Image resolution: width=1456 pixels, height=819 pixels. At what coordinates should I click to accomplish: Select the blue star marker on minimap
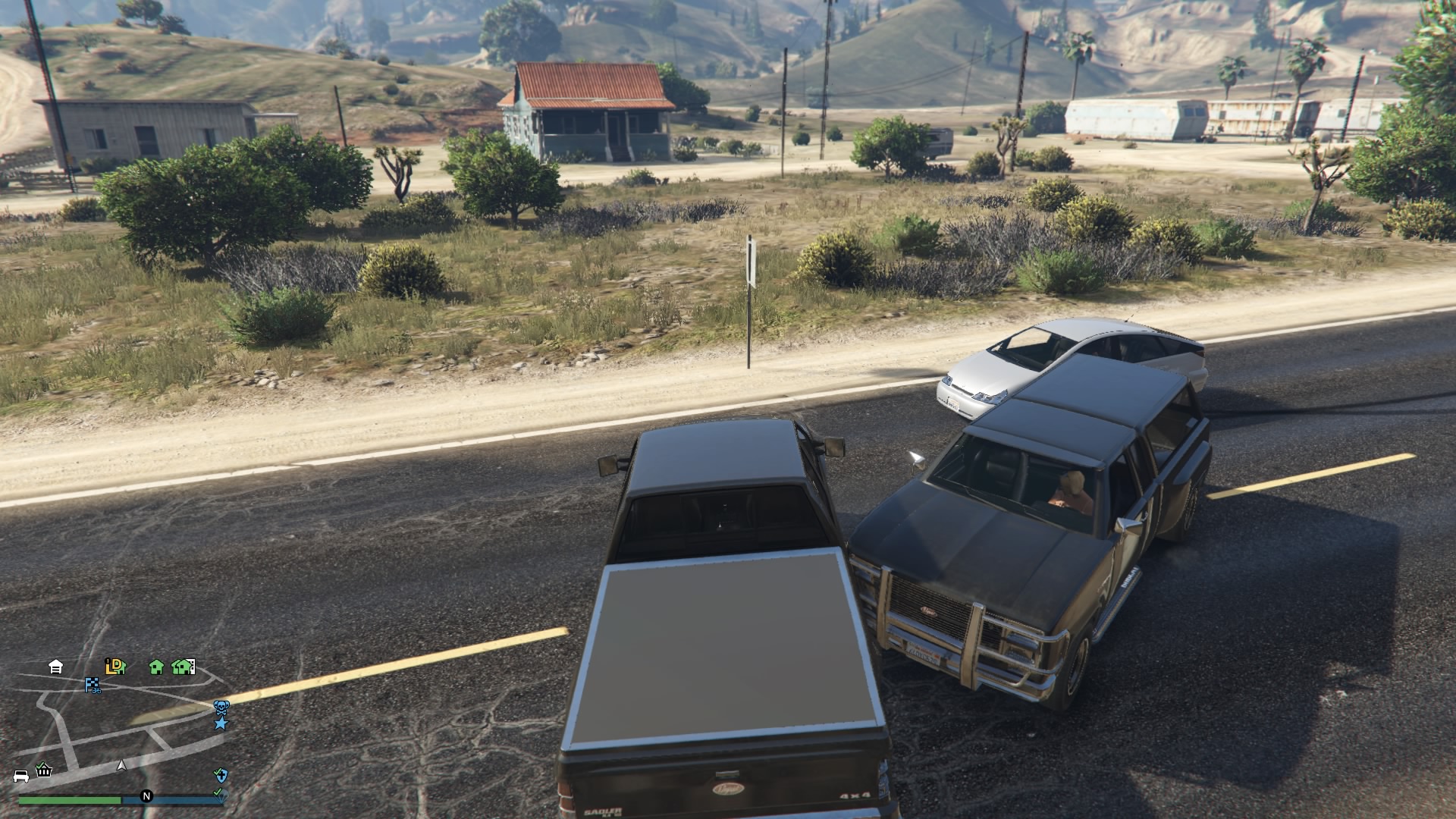pyautogui.click(x=221, y=723)
